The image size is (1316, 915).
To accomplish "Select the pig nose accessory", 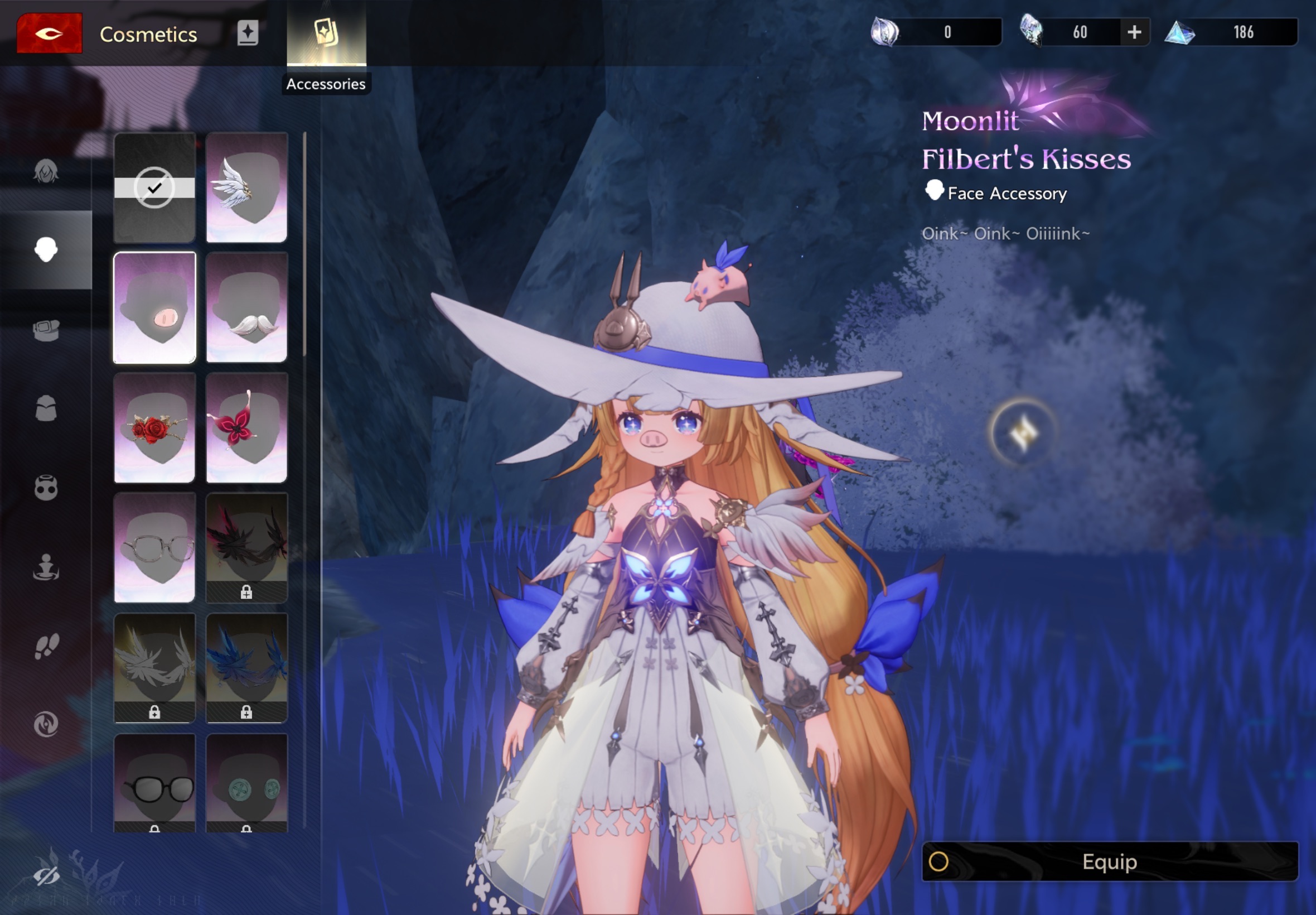I will click(x=154, y=308).
